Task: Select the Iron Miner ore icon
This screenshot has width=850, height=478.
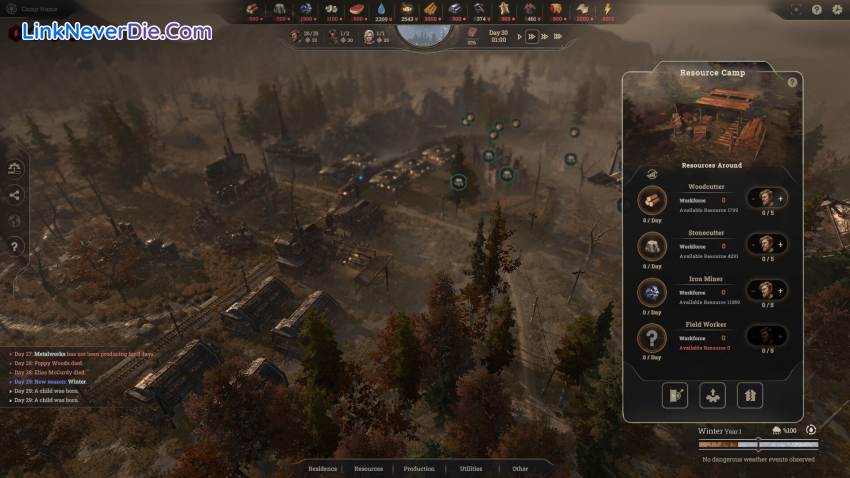Action: pos(652,291)
